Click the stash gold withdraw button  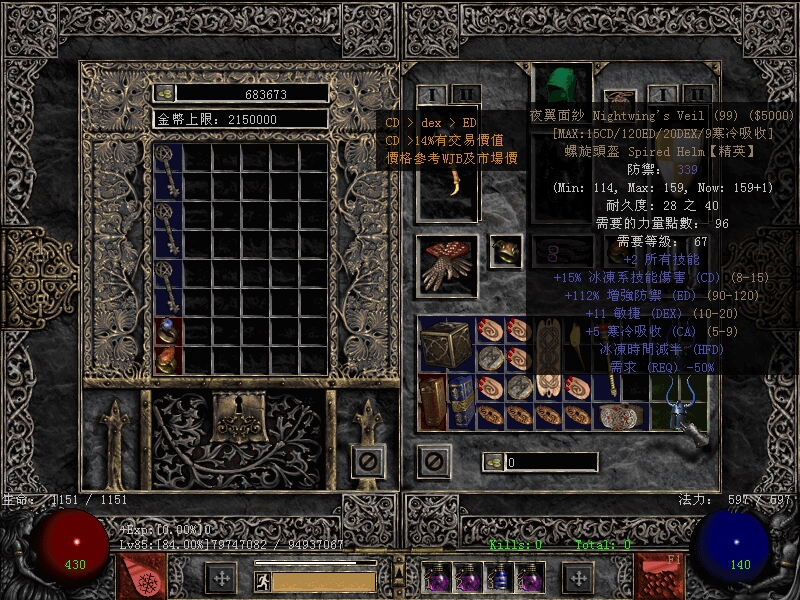point(165,93)
